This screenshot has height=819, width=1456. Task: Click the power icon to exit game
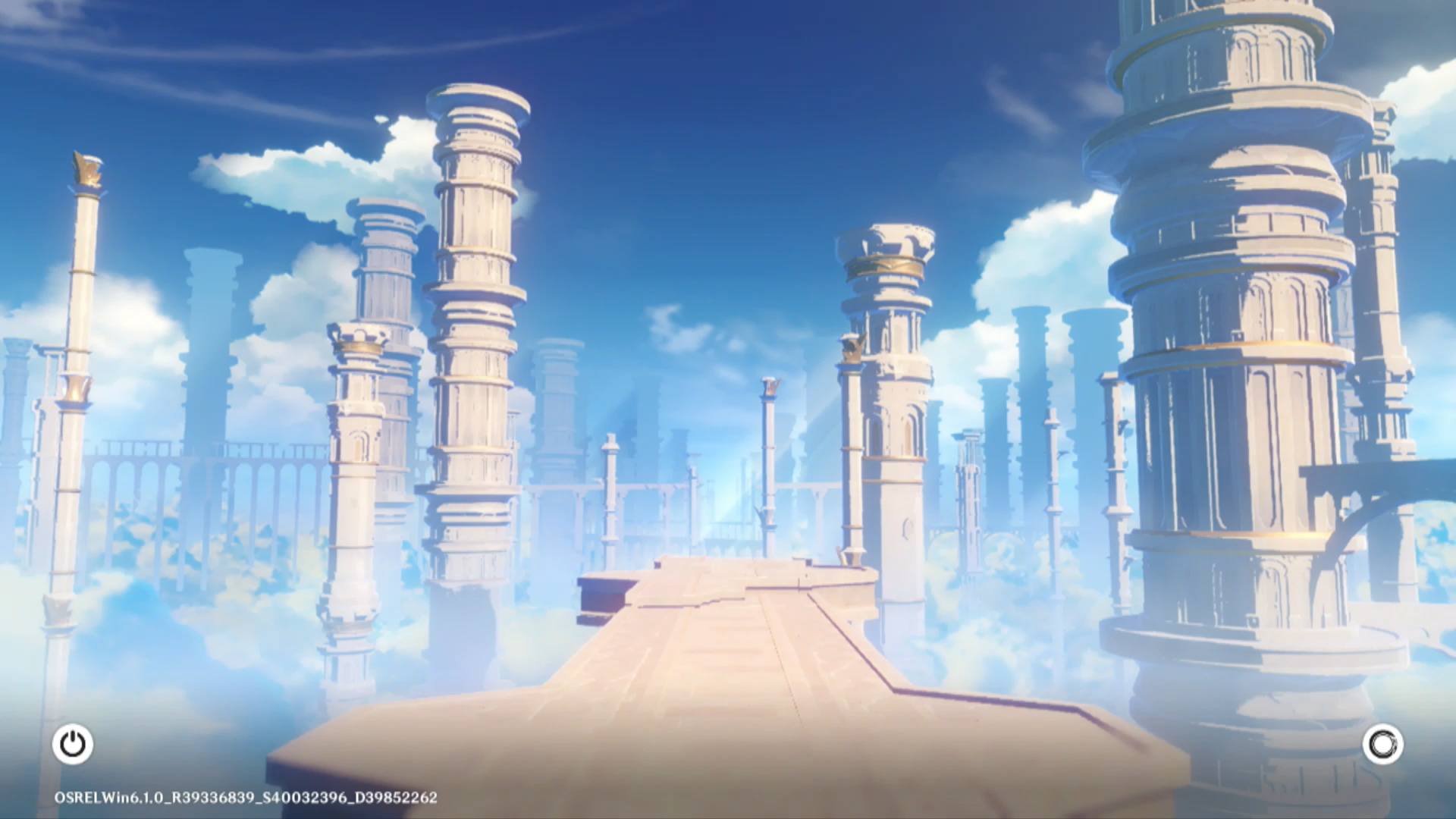pos(73,744)
